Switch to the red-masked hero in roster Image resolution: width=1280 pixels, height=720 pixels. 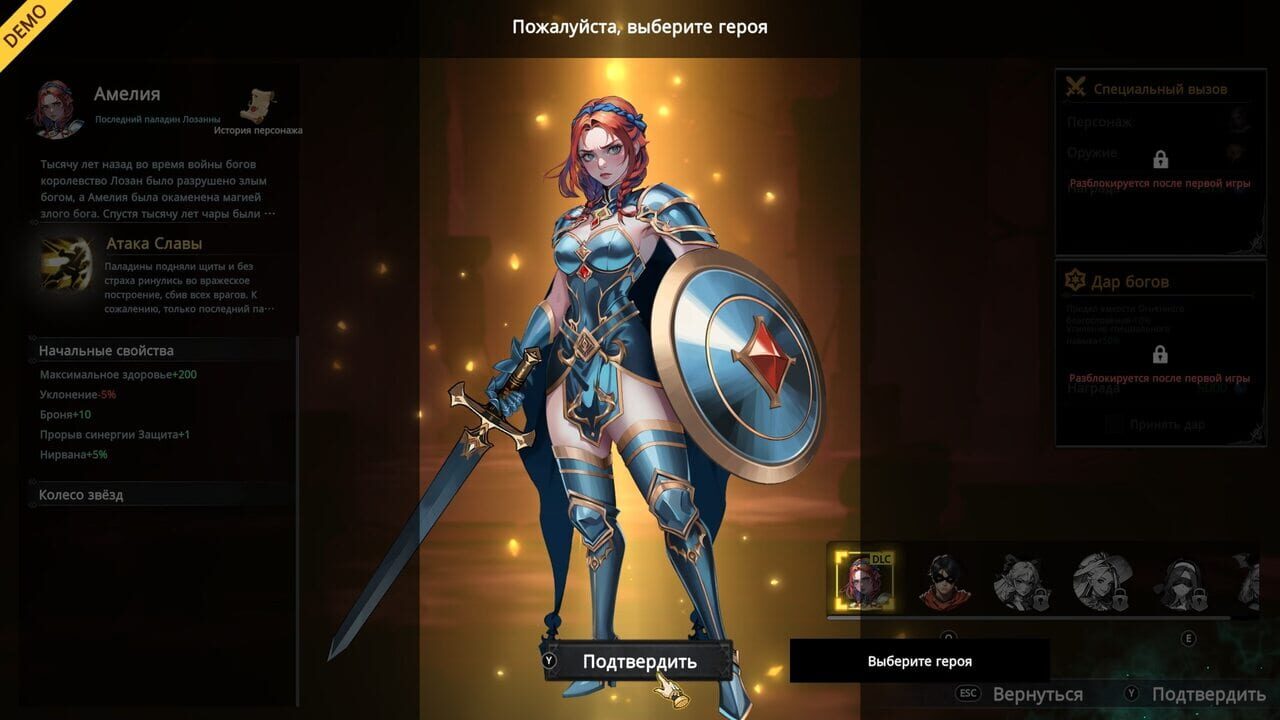click(944, 580)
